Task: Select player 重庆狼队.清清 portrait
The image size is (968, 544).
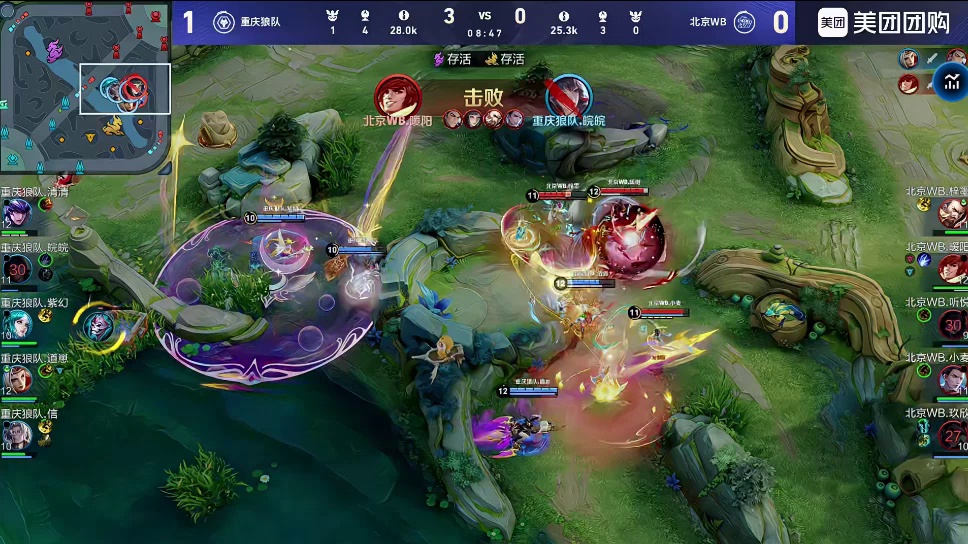Action: click(17, 213)
